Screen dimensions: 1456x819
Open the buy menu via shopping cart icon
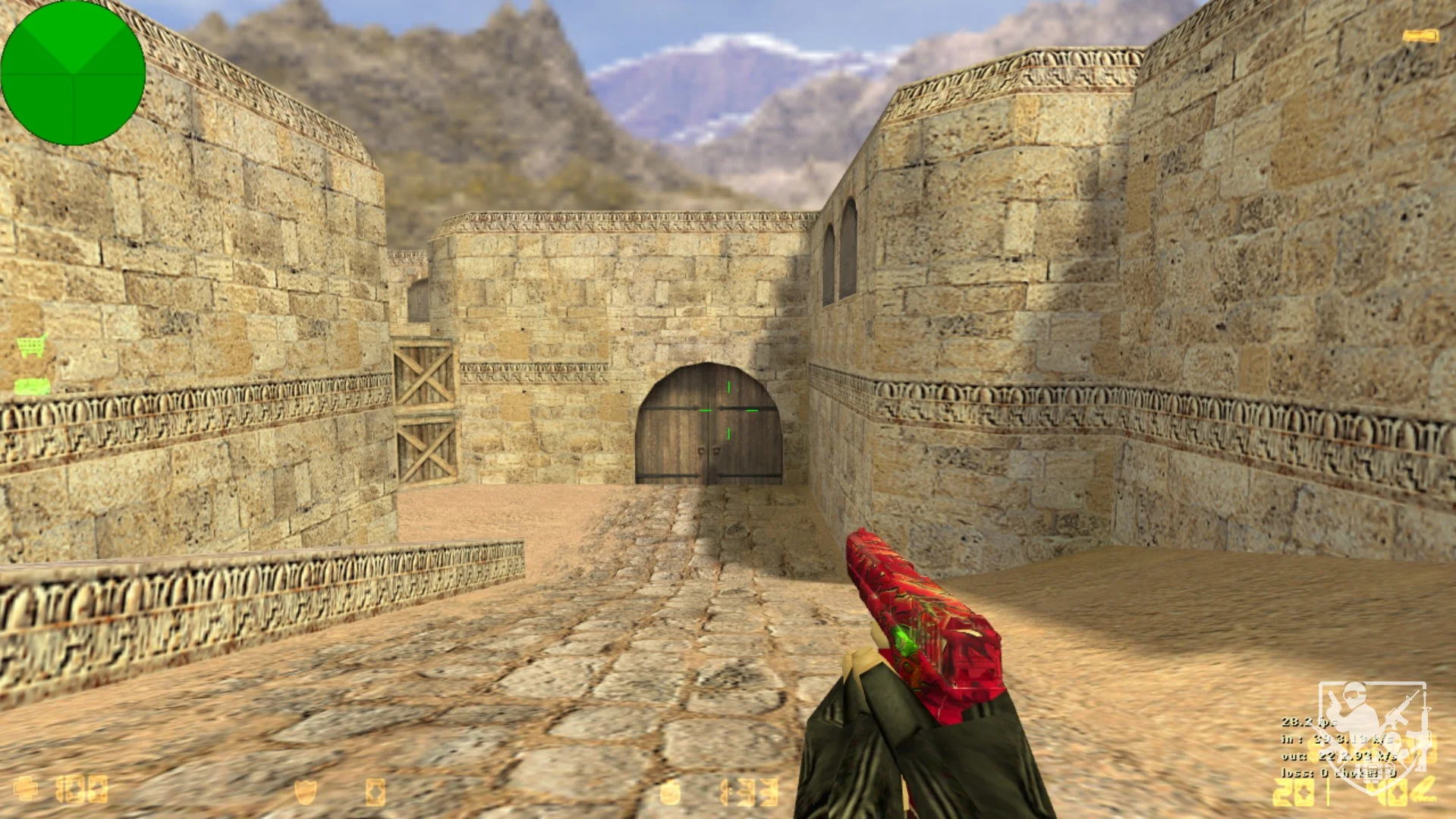(32, 345)
